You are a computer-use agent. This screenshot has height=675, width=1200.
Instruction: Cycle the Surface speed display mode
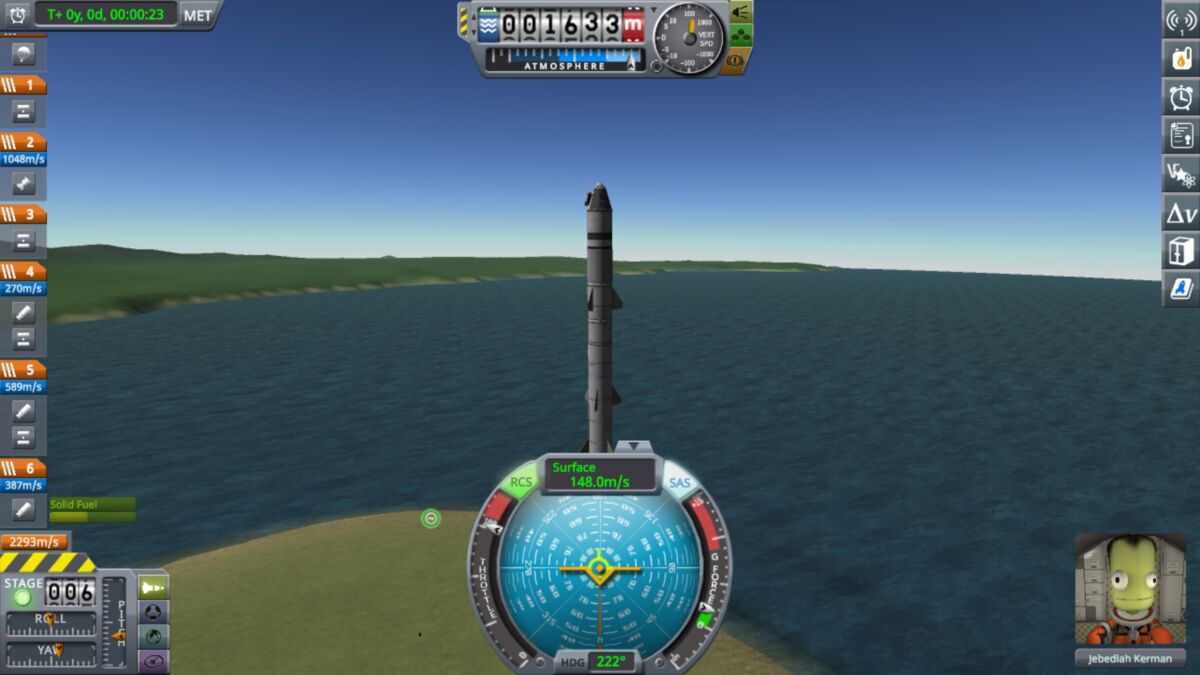600,474
